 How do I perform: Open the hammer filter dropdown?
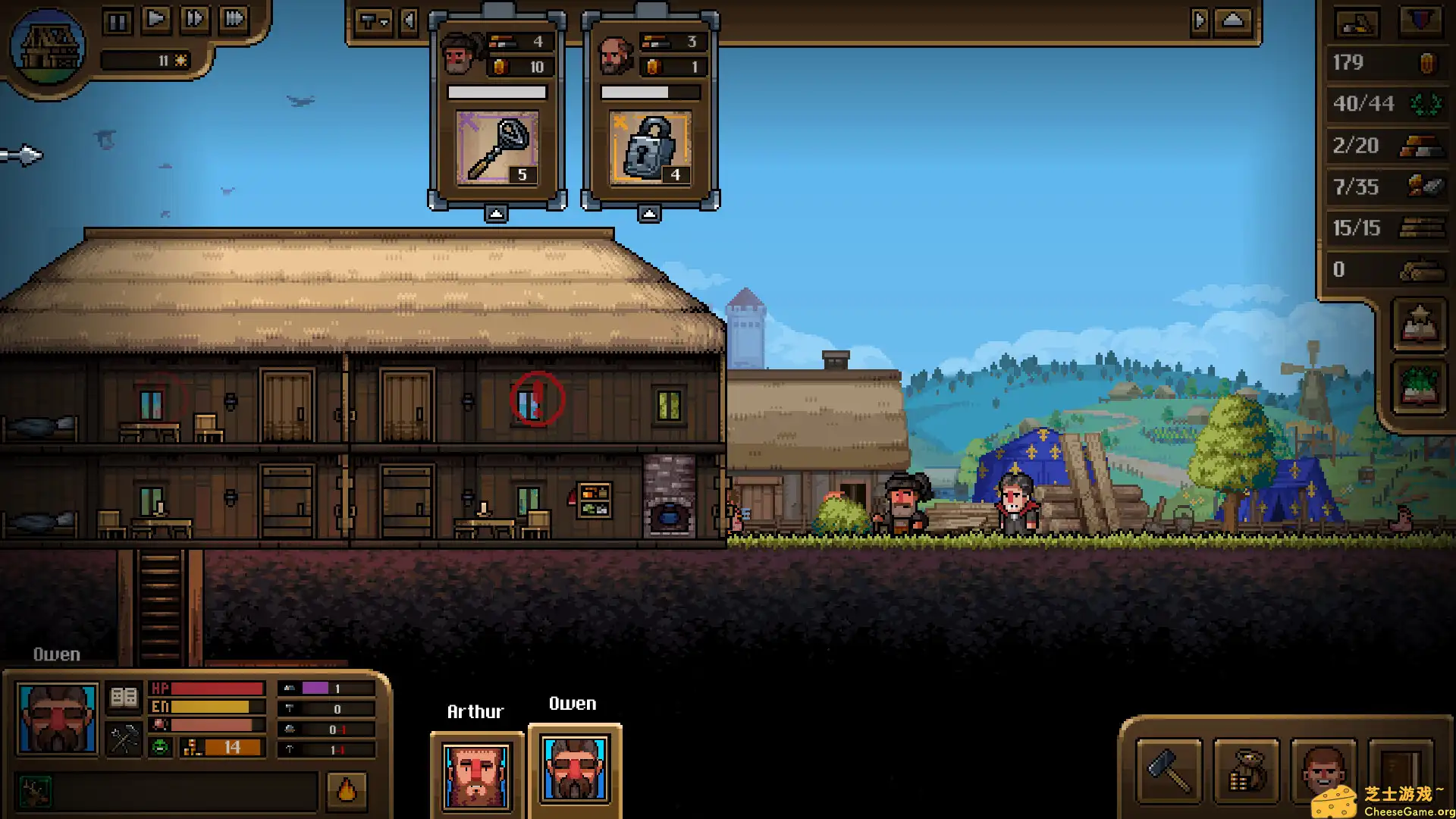coord(373,21)
